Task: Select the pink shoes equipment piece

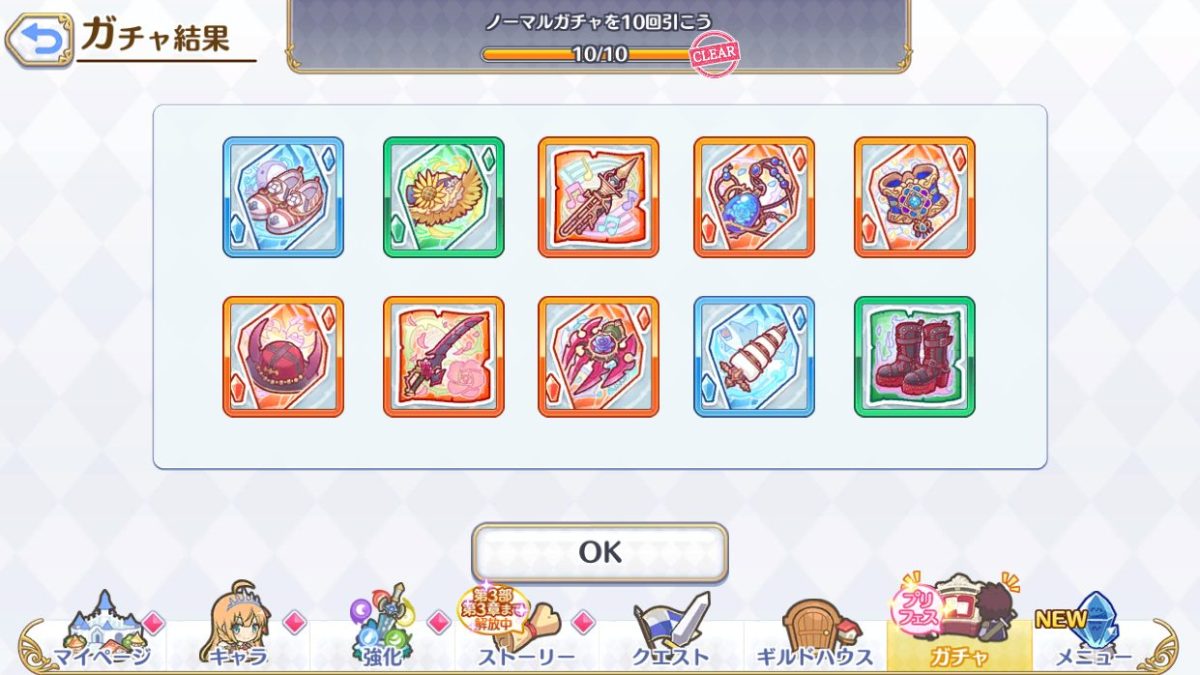Action: (283, 197)
